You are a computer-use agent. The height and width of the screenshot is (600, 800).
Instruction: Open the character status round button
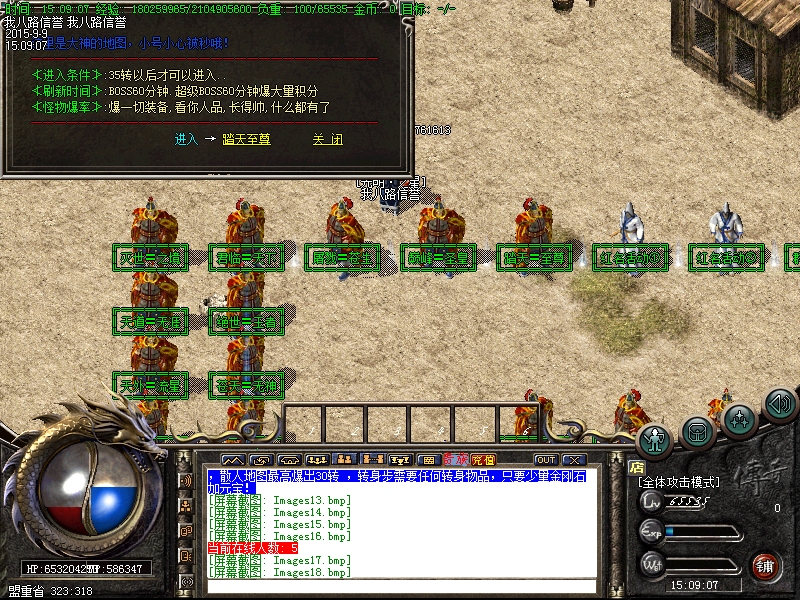tap(656, 439)
